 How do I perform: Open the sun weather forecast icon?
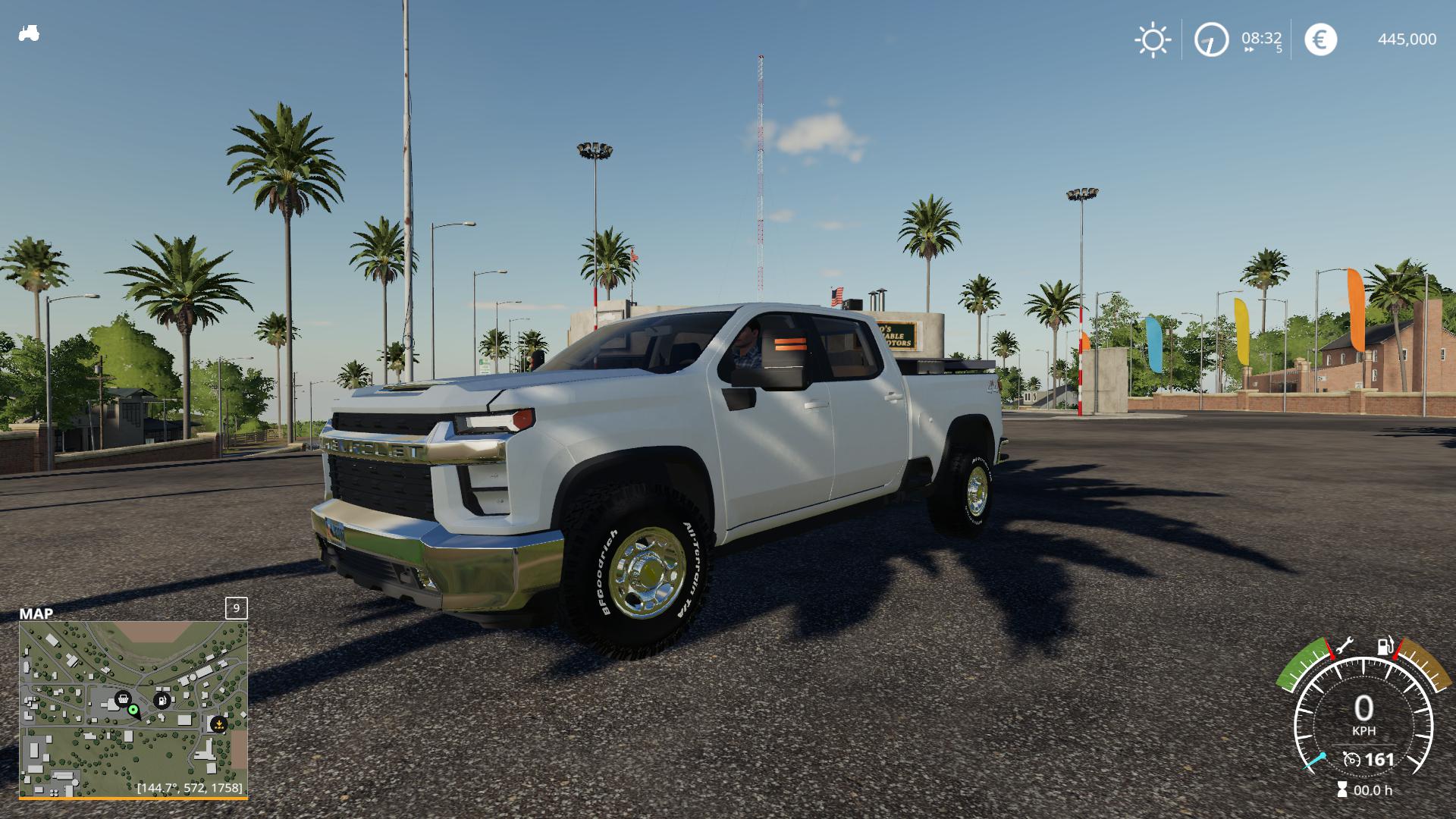1152,39
